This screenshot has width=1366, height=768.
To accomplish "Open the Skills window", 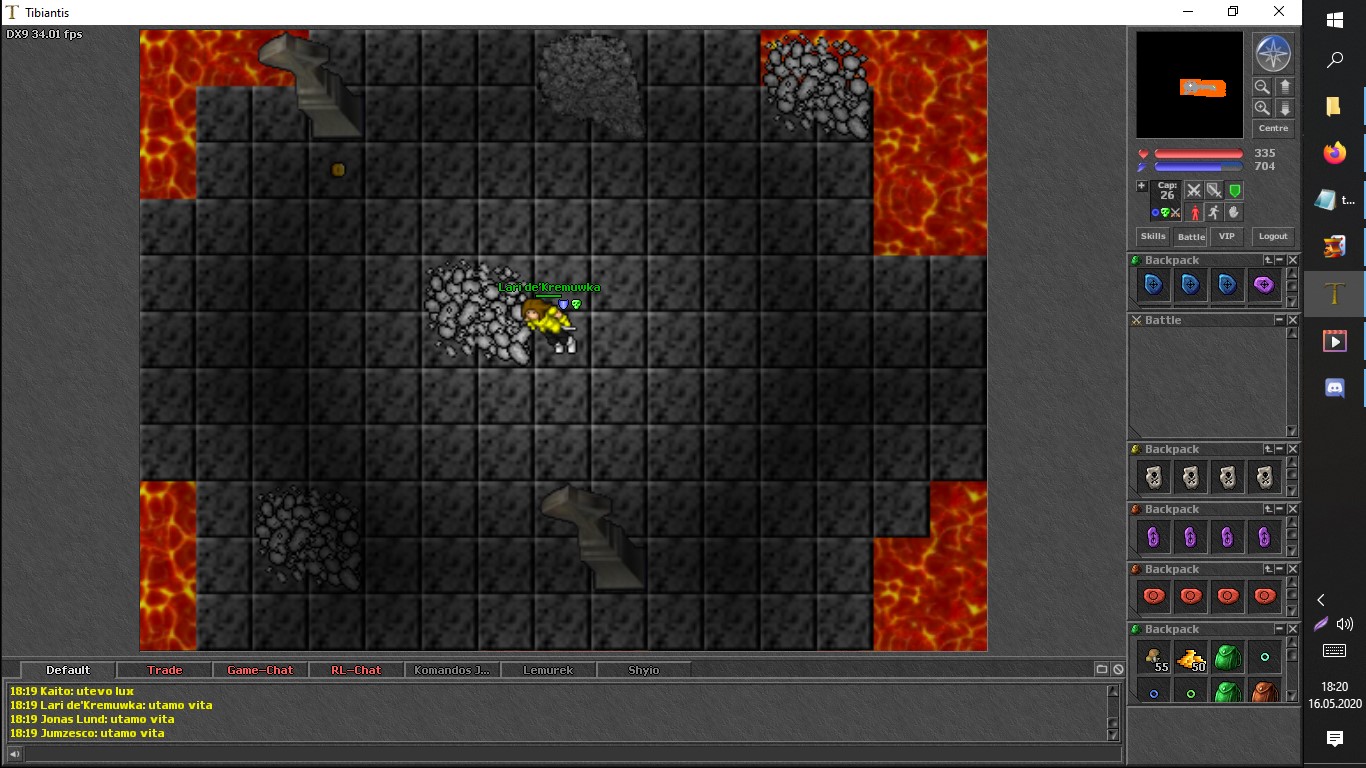I will pyautogui.click(x=1153, y=236).
